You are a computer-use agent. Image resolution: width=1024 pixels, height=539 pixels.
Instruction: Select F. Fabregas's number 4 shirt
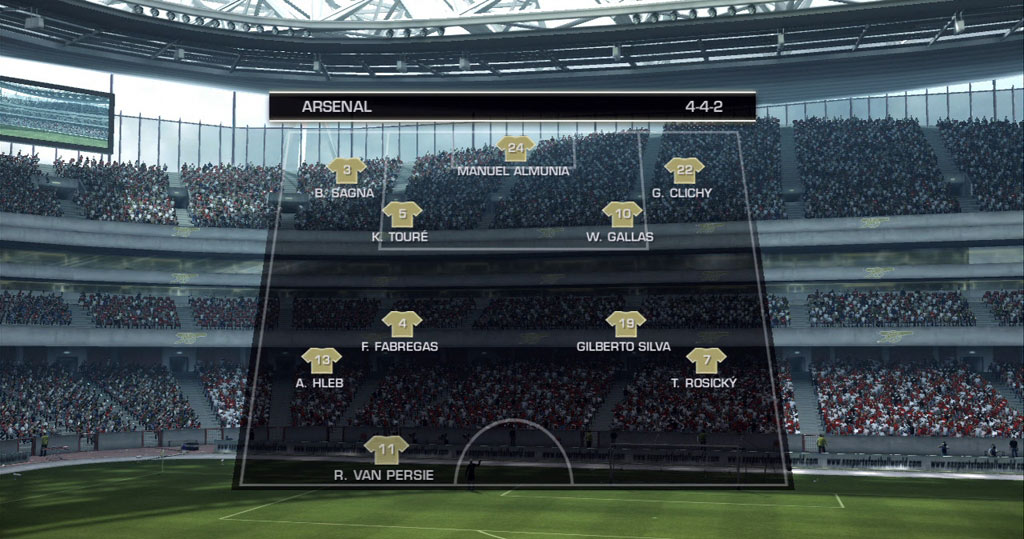(x=402, y=324)
